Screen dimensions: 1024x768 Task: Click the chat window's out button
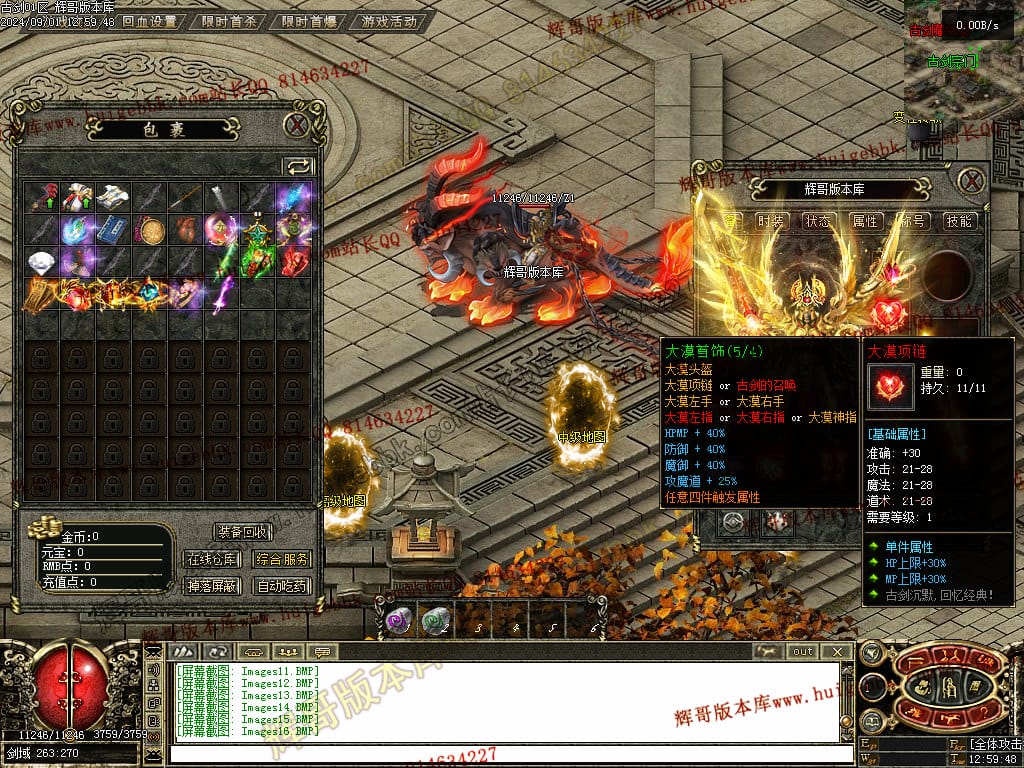(803, 651)
